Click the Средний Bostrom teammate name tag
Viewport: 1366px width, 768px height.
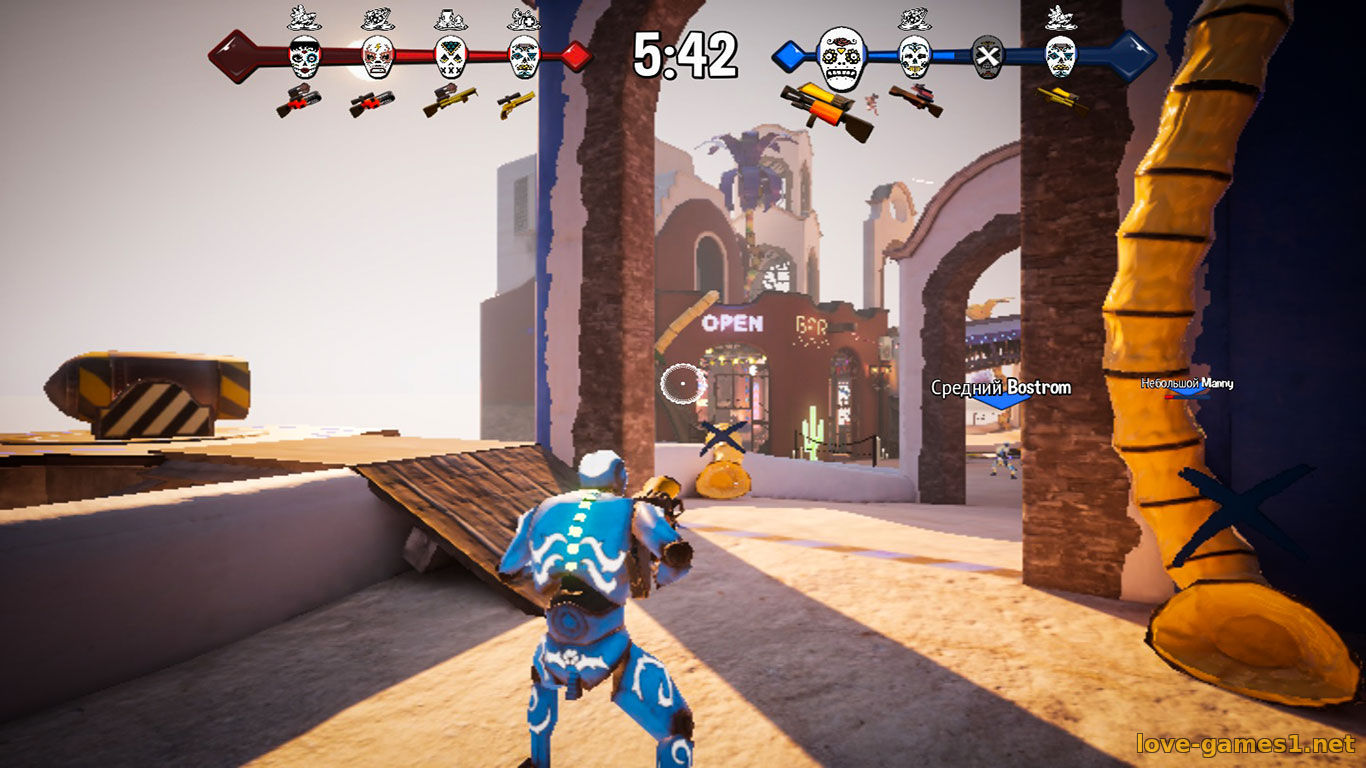pos(1001,387)
